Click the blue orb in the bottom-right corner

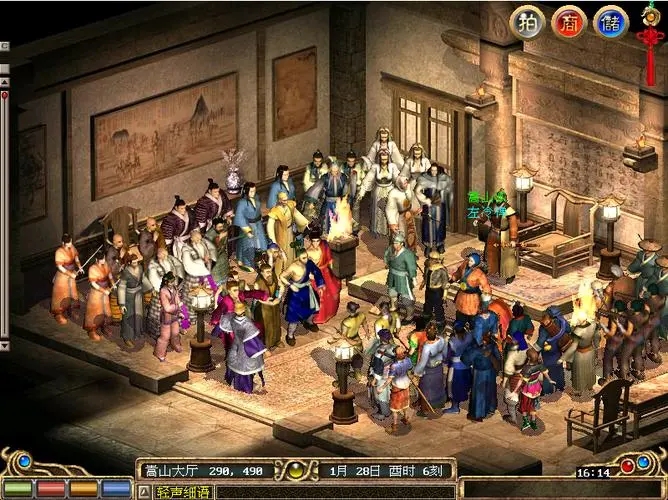point(648,463)
